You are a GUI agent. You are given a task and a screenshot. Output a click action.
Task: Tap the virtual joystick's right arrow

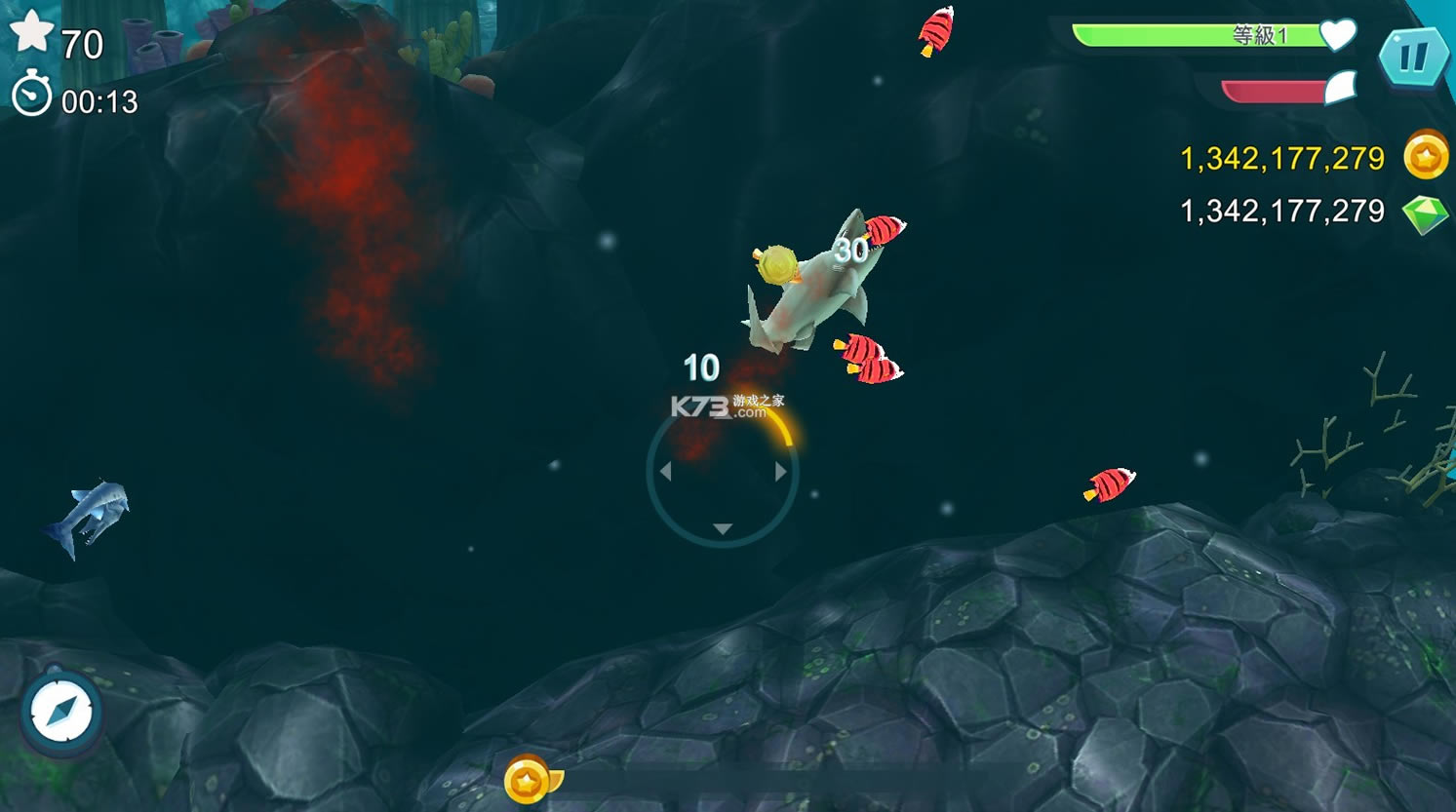click(x=780, y=472)
